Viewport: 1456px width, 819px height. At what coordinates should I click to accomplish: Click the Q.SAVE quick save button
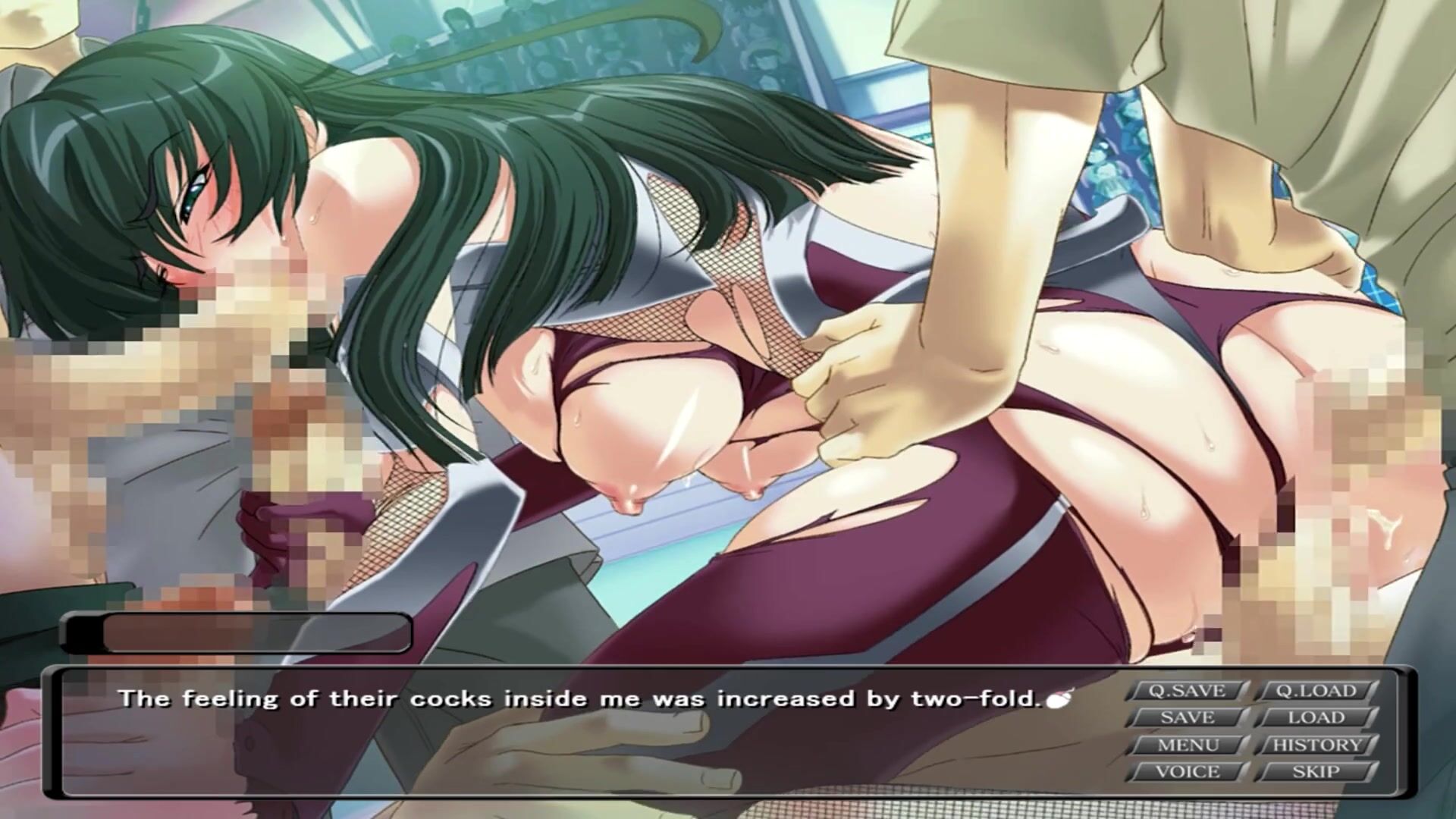pos(1187,691)
